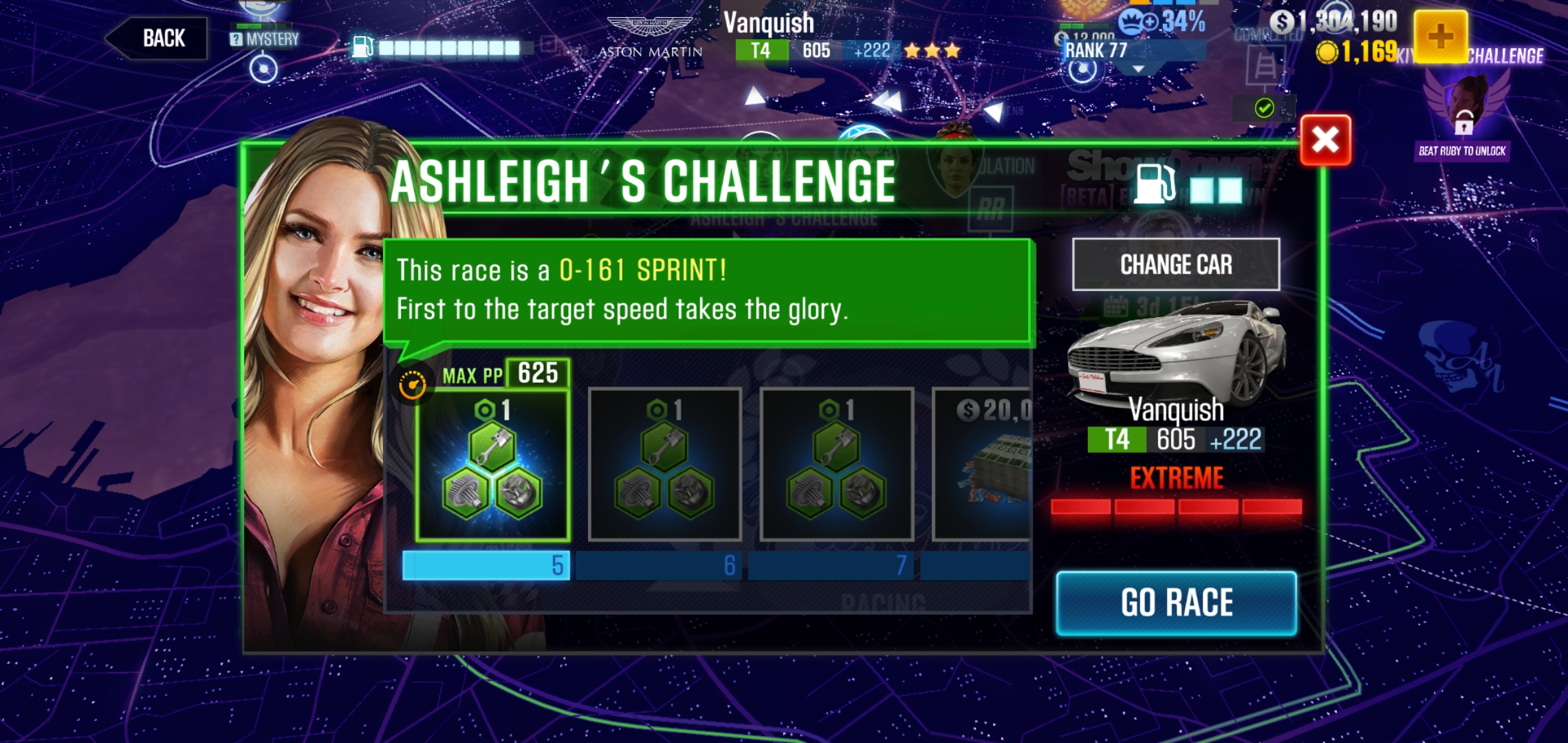Image resolution: width=1568 pixels, height=743 pixels.
Task: Open the RANK 77 dropdown banner
Action: (1100, 50)
